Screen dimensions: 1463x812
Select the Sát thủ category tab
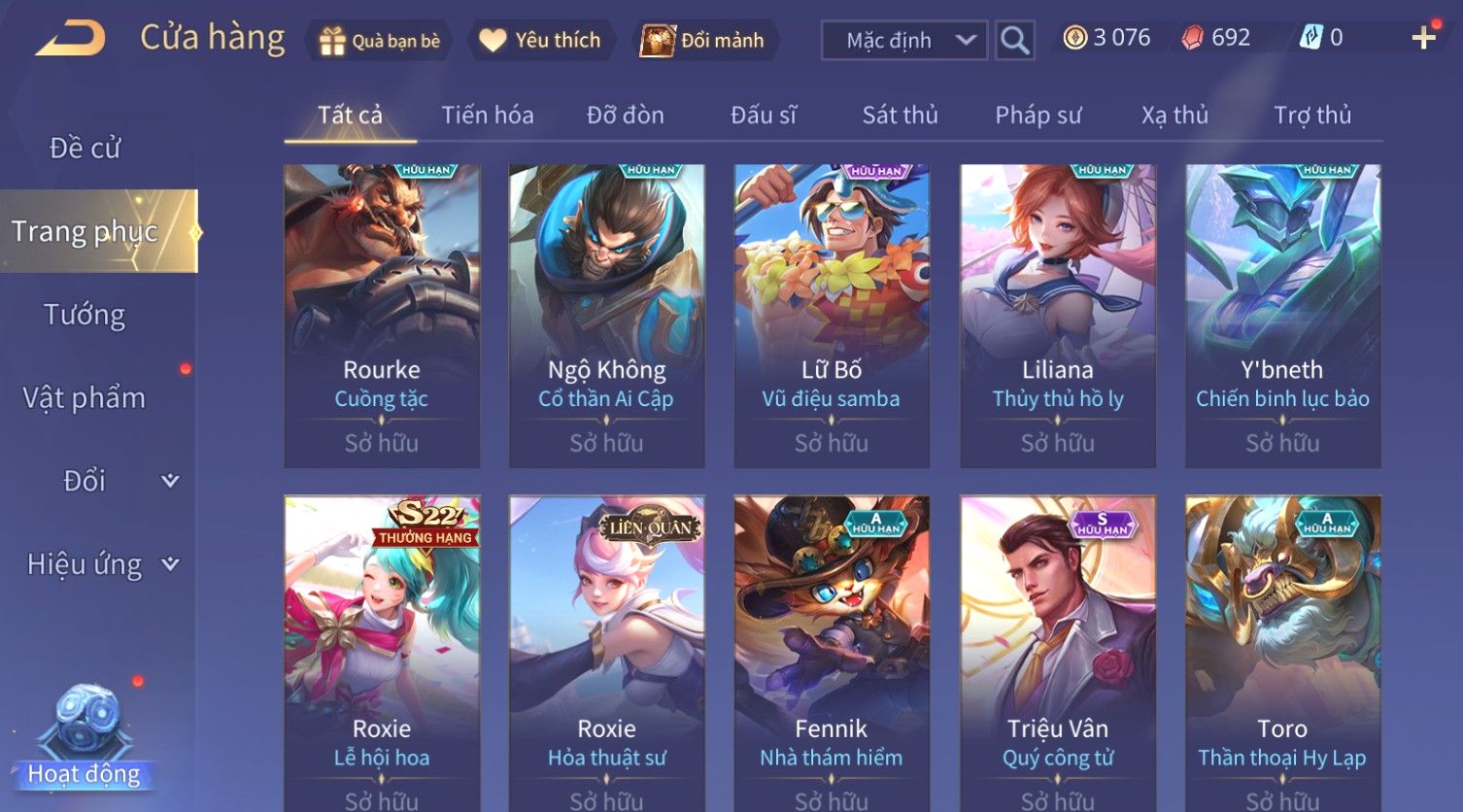900,116
